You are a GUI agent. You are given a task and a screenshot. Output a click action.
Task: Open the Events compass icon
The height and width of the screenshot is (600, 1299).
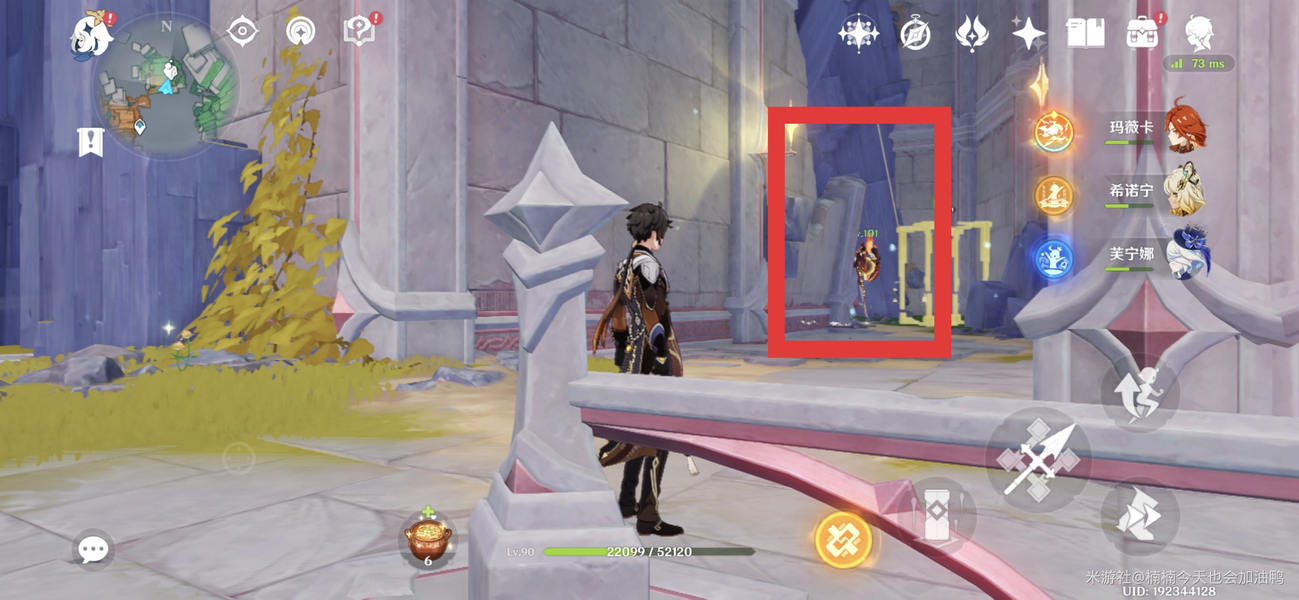[915, 34]
